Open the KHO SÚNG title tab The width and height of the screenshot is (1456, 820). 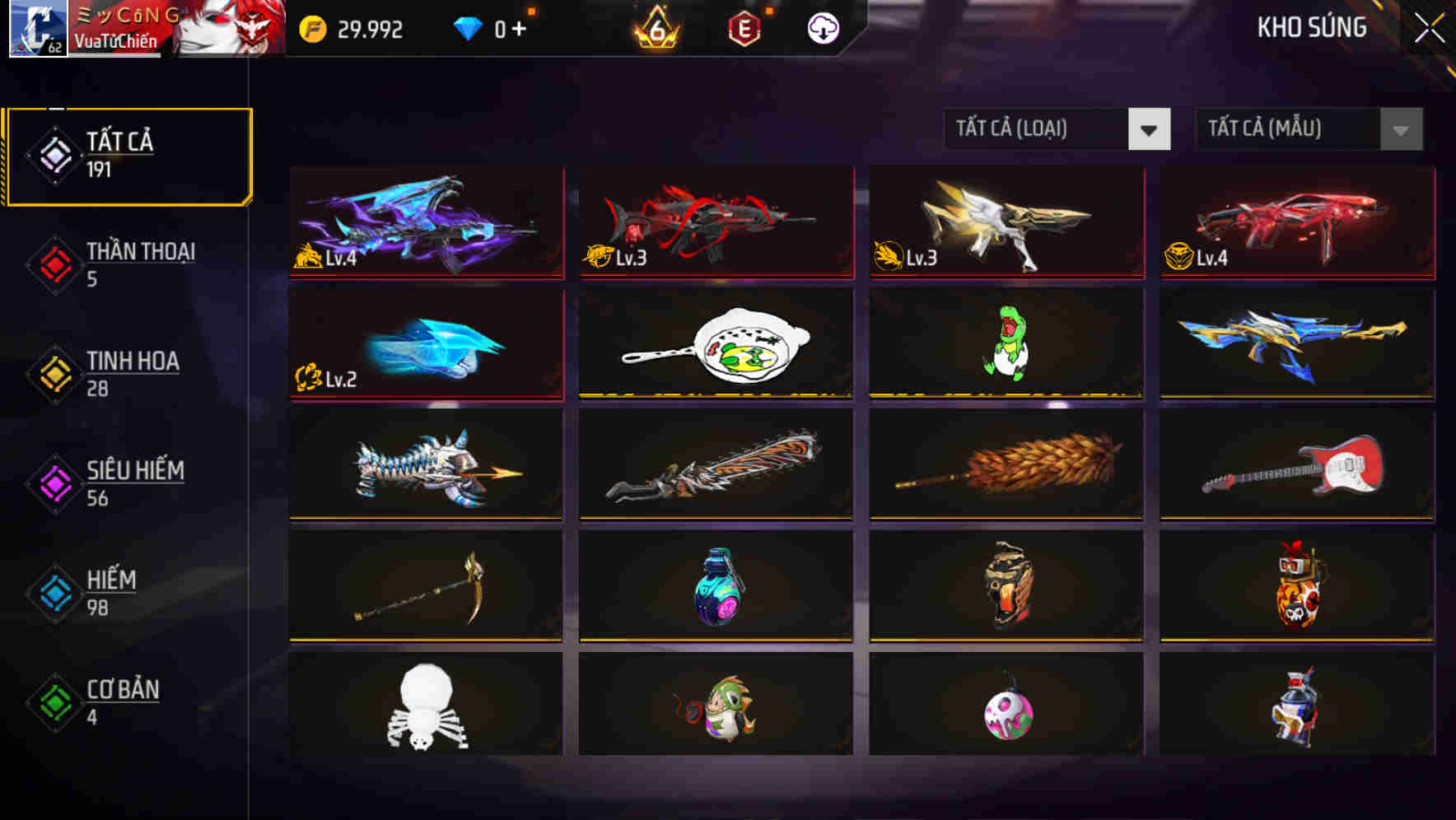pyautogui.click(x=1313, y=27)
